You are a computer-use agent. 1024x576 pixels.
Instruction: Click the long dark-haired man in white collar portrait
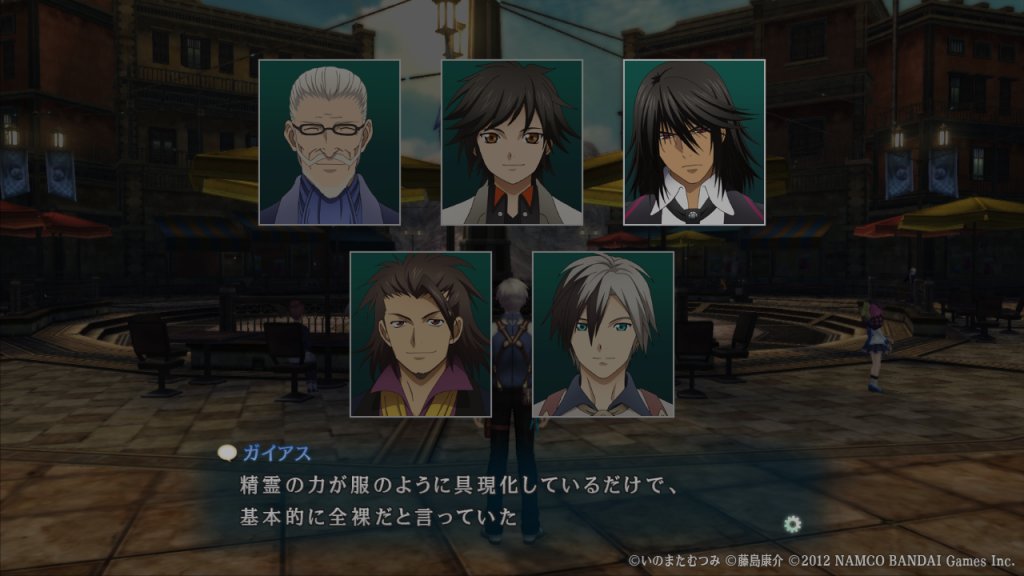694,142
